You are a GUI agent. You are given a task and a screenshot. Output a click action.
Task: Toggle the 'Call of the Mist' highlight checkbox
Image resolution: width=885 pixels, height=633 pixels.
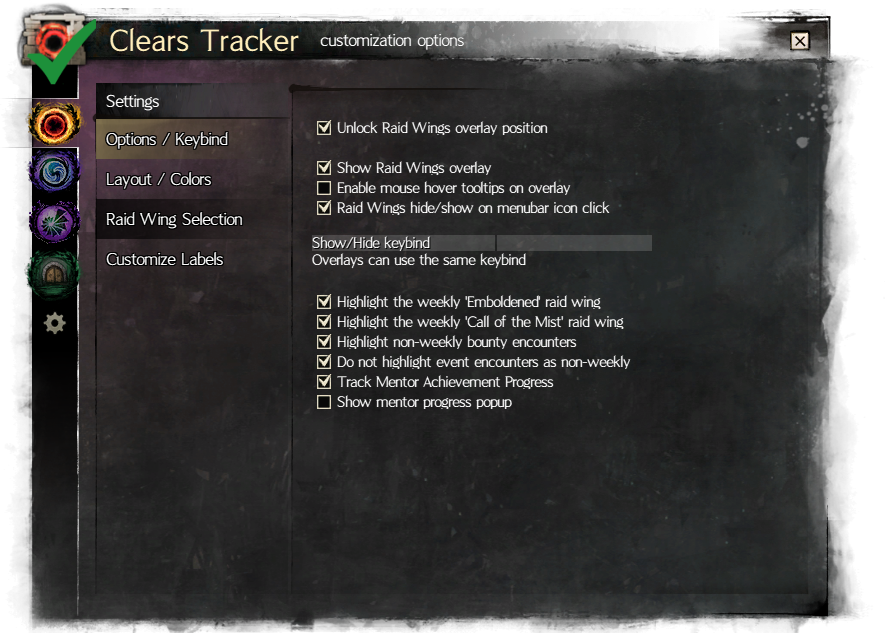[324, 322]
